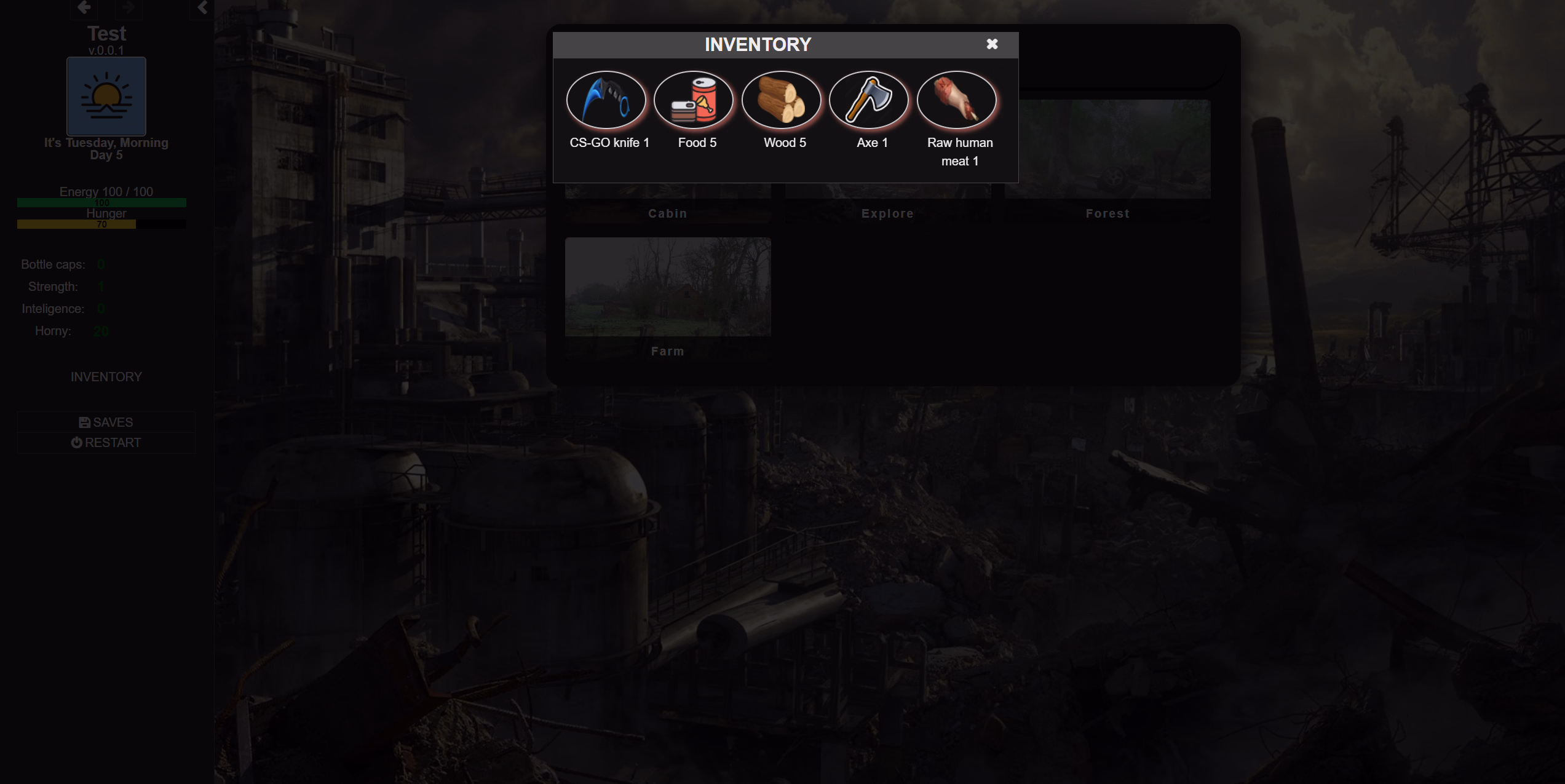Select the Wood logs inventory item
Viewport: 1565px width, 784px height.
coord(782,99)
